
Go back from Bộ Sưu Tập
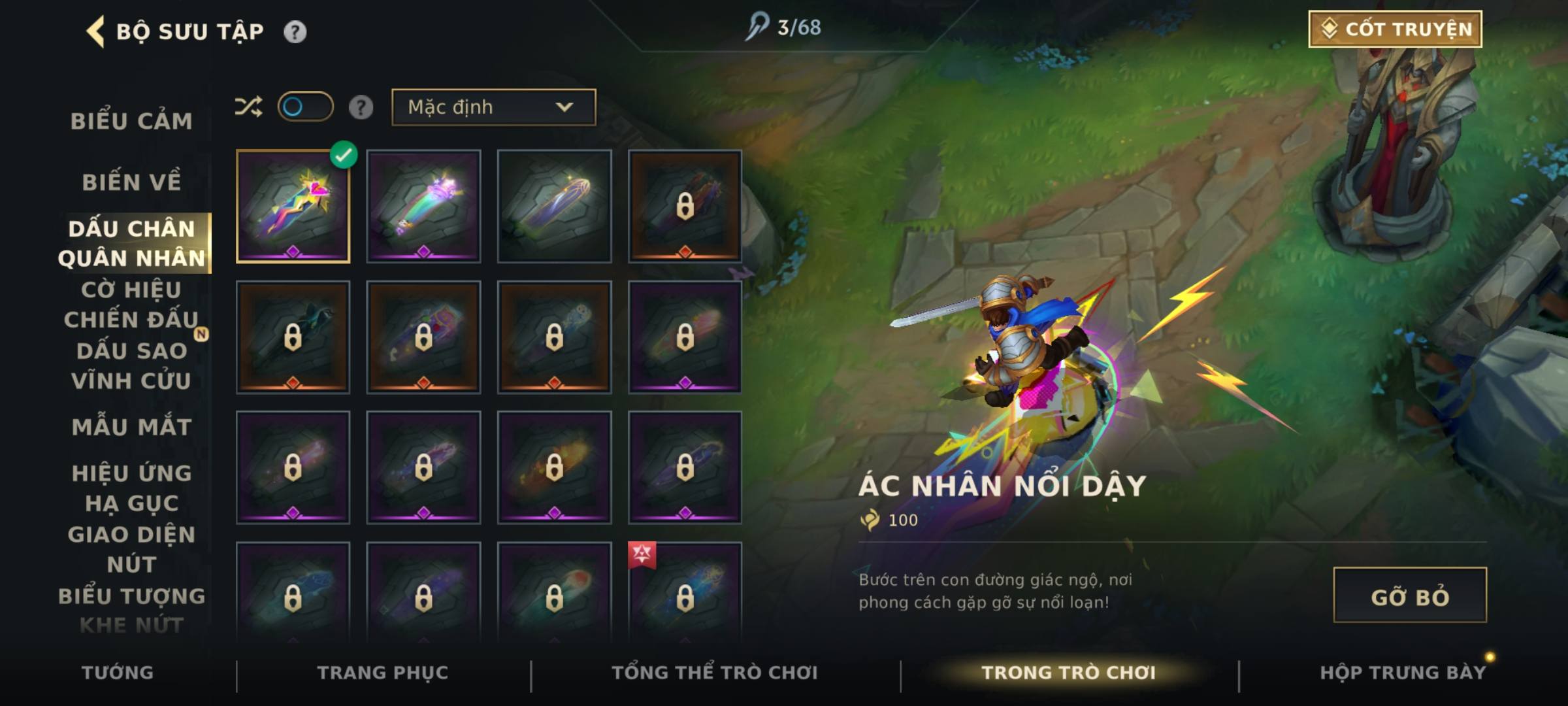95,31
